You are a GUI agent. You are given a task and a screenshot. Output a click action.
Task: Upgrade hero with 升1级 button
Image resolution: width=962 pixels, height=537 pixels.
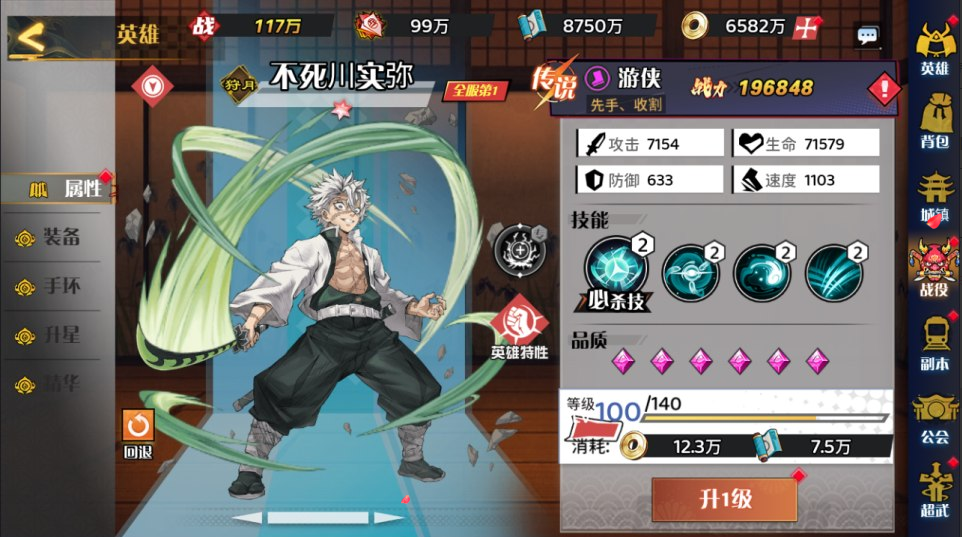pos(724,499)
